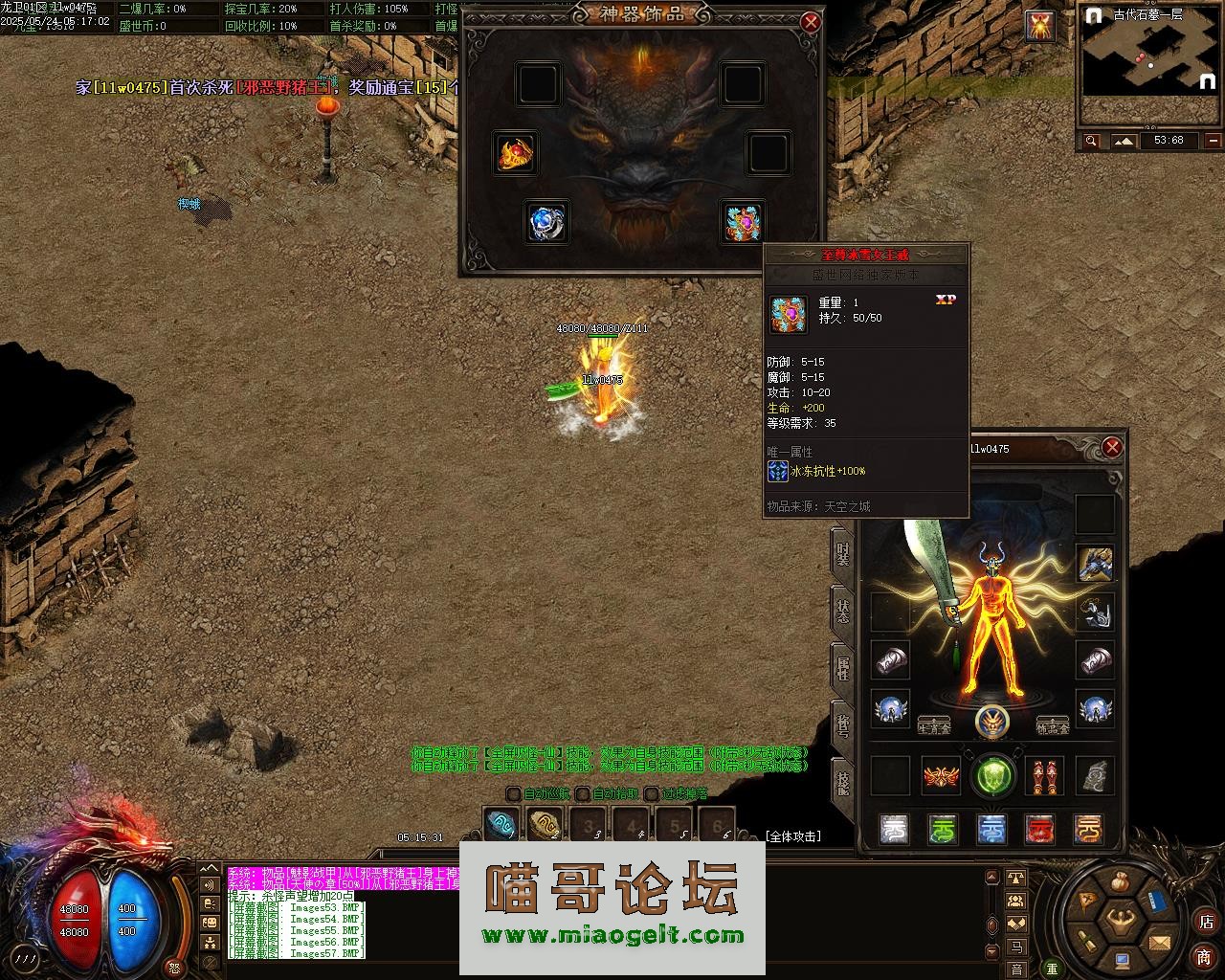Toggle the 自动拾取 auto-pickup checkbox
Viewport: 1225px width, 980px height.
pos(583,793)
